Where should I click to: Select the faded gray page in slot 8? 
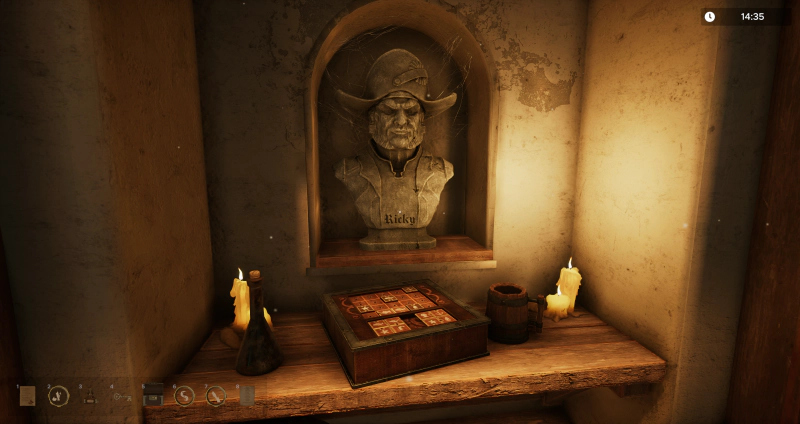(x=246, y=396)
